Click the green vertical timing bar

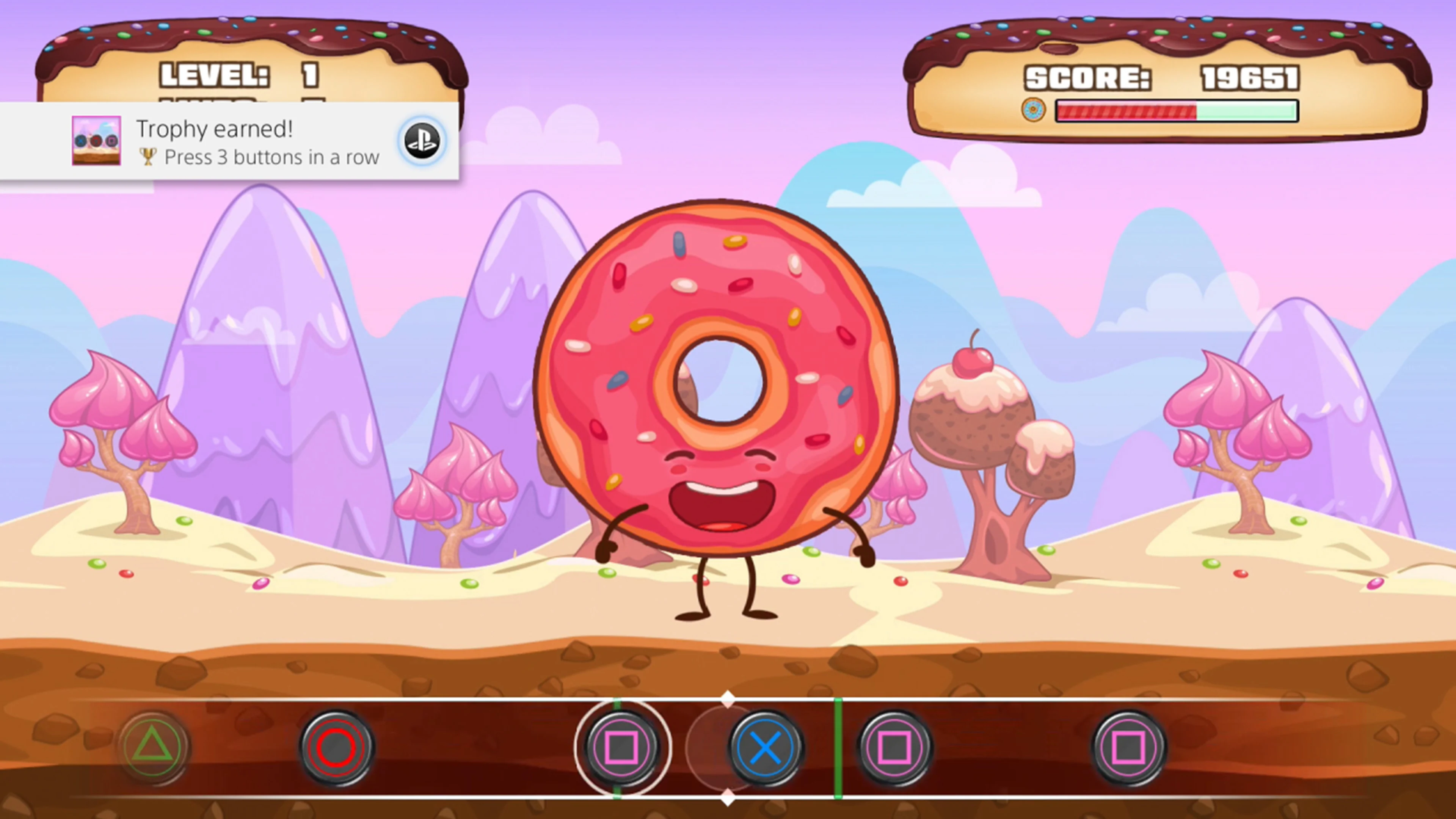pyautogui.click(x=838, y=747)
